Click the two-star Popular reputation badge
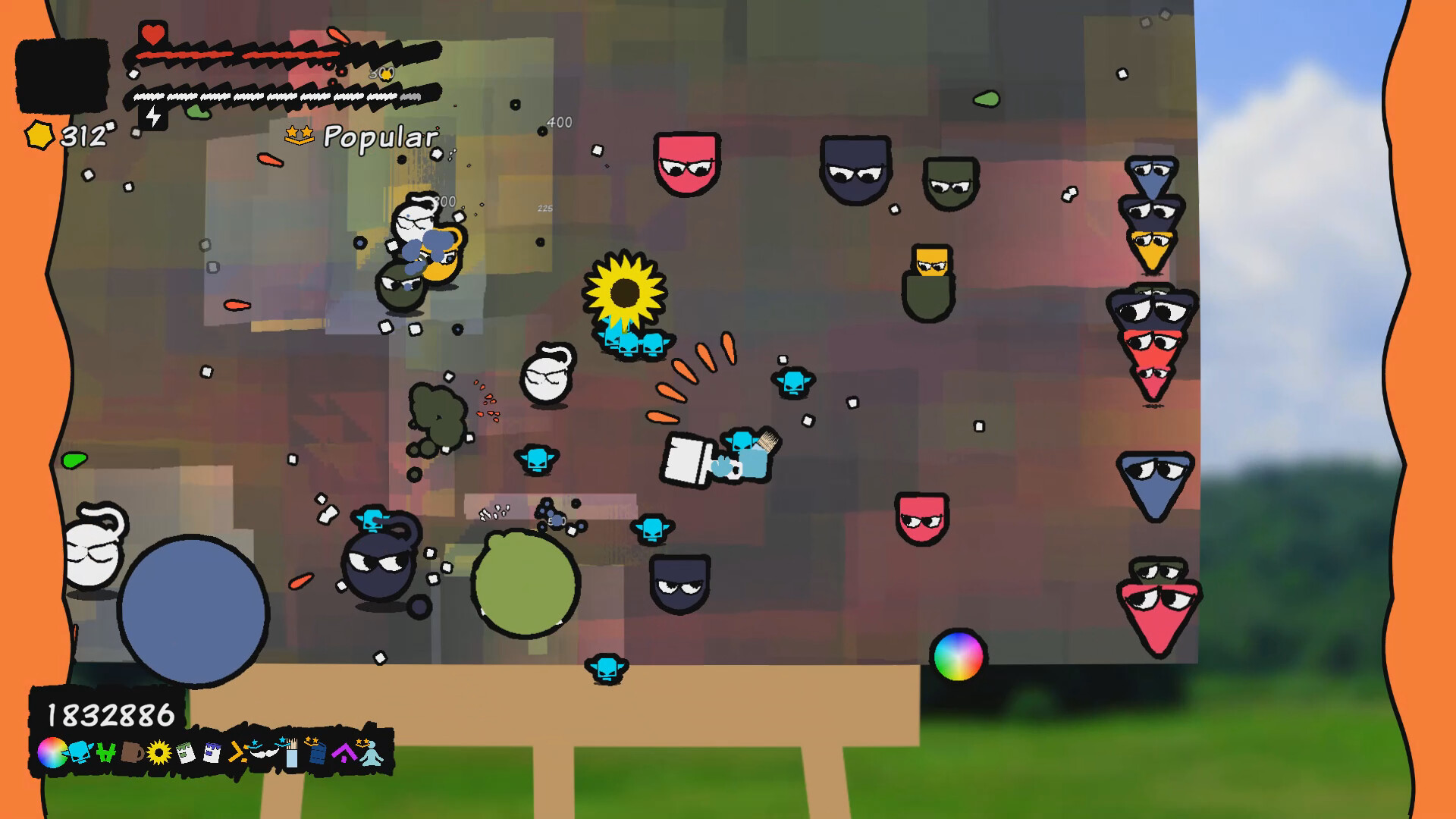1456x819 pixels. pos(299,135)
